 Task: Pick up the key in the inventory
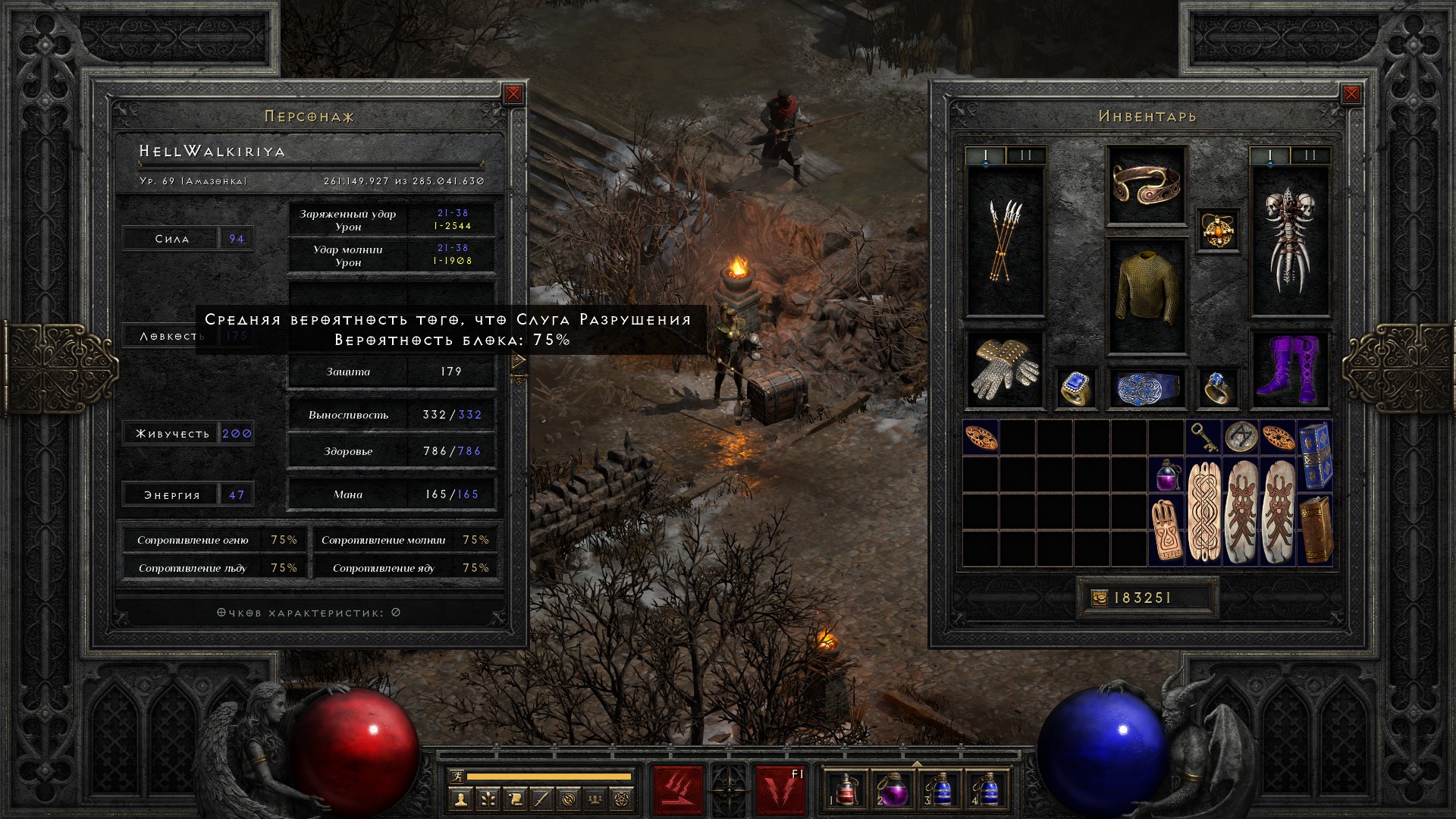pyautogui.click(x=1203, y=437)
